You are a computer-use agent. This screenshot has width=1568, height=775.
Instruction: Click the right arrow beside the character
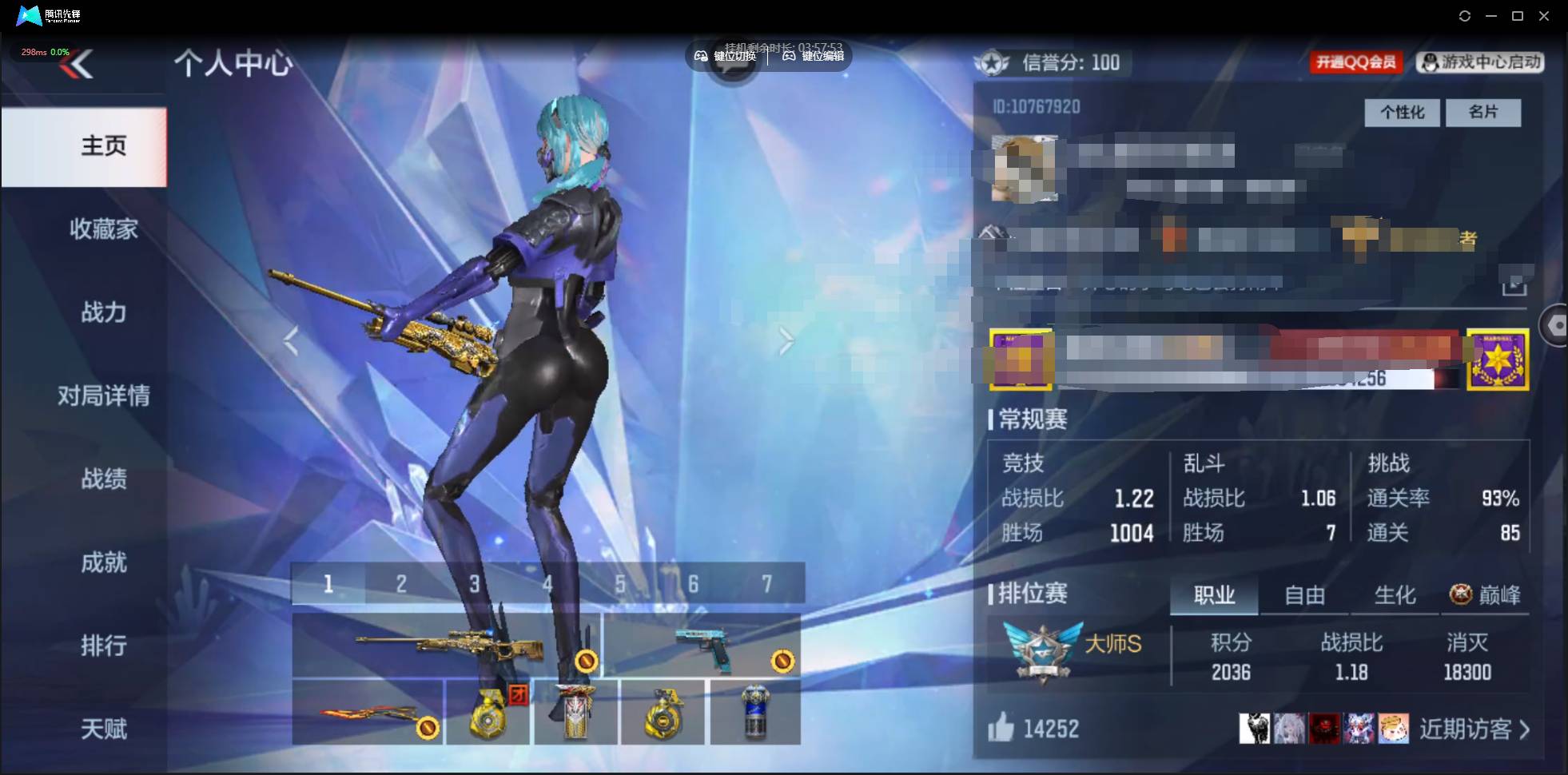pos(787,342)
